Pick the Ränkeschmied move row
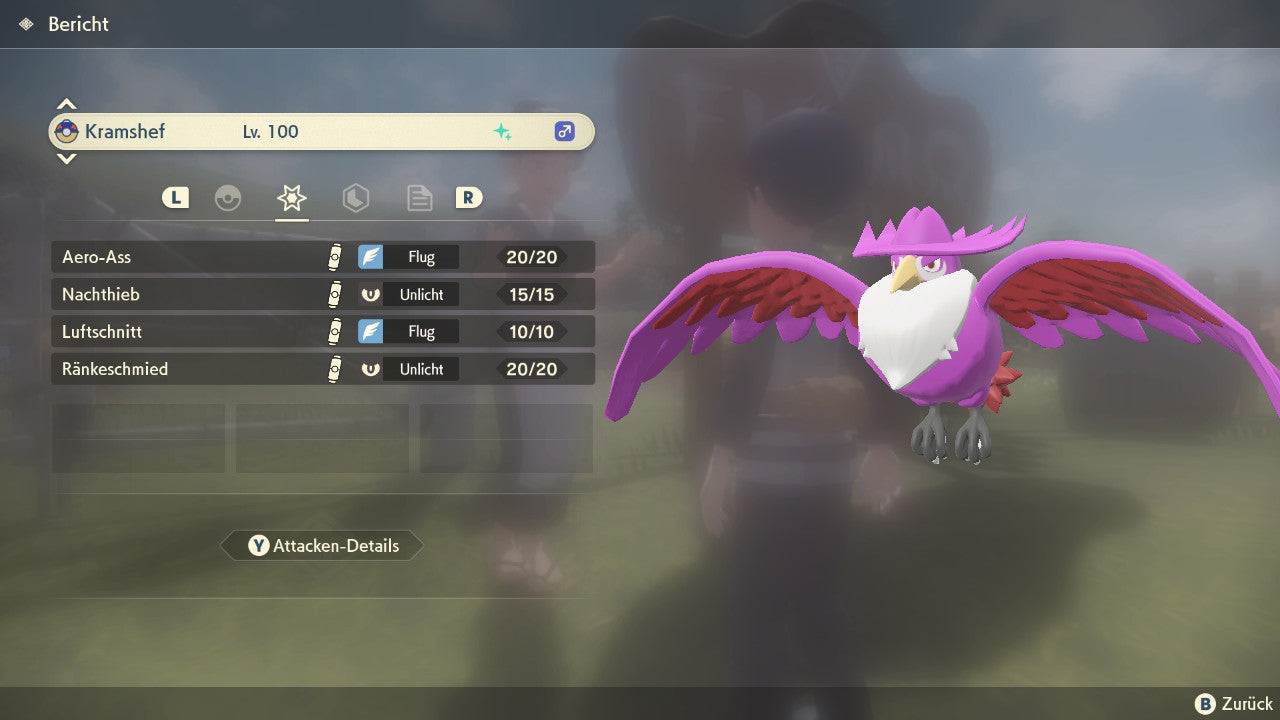The image size is (1280, 720). (322, 368)
